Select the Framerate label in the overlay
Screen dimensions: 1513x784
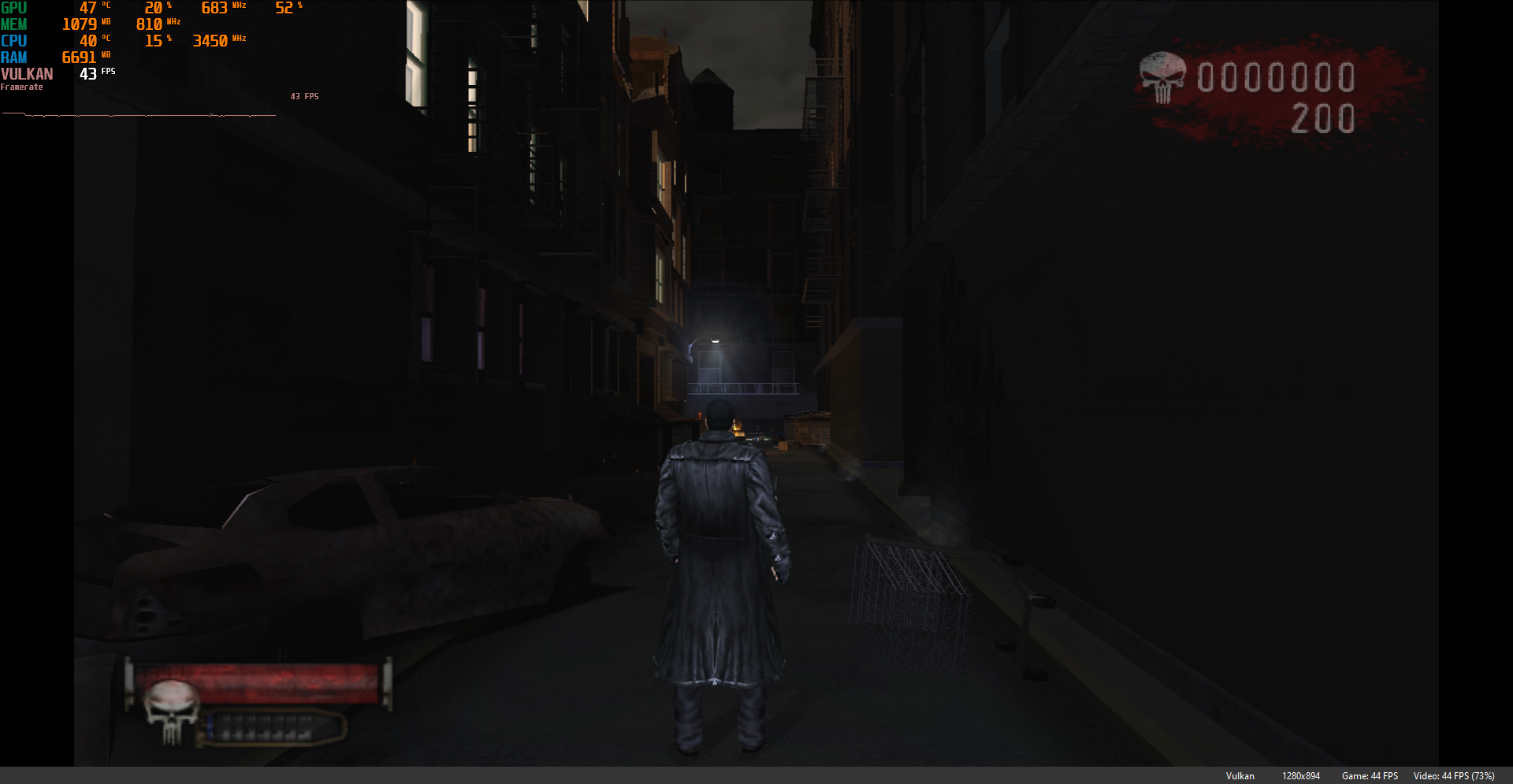click(x=22, y=87)
